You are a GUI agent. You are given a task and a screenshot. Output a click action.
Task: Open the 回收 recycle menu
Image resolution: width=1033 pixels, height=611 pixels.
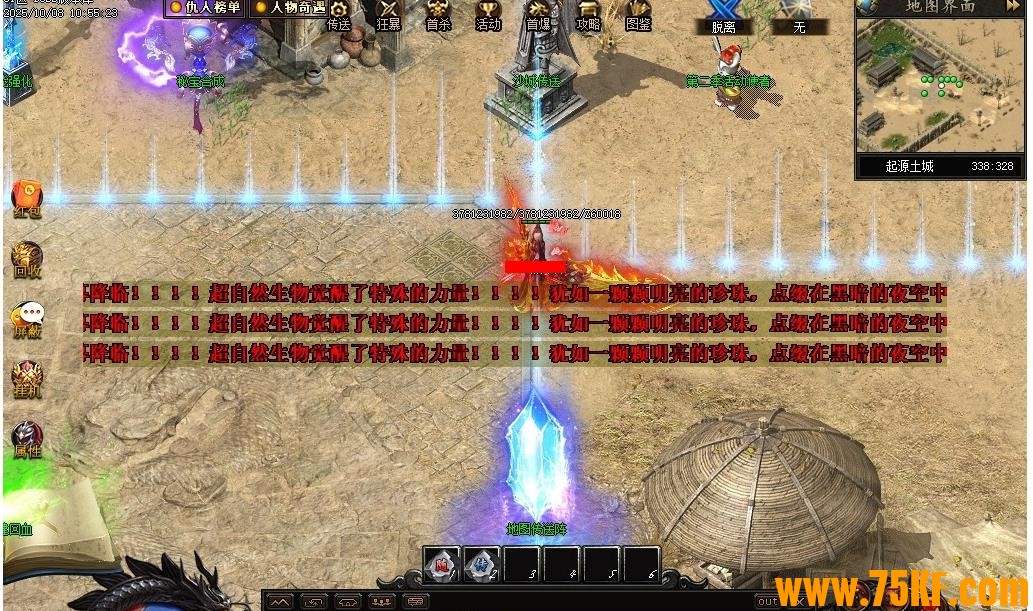(27, 258)
